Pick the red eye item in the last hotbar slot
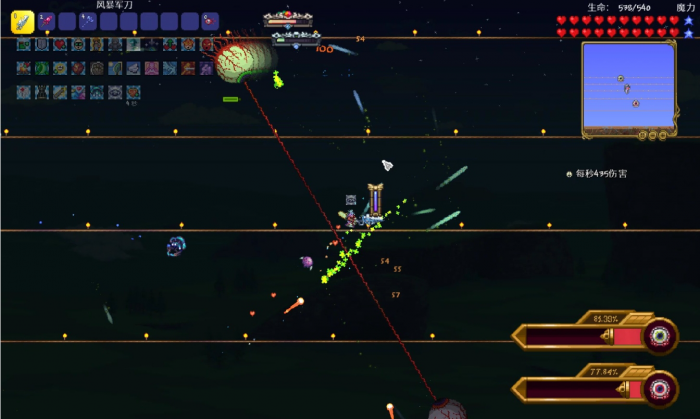Screen dimensions: 700x419 (210, 20)
